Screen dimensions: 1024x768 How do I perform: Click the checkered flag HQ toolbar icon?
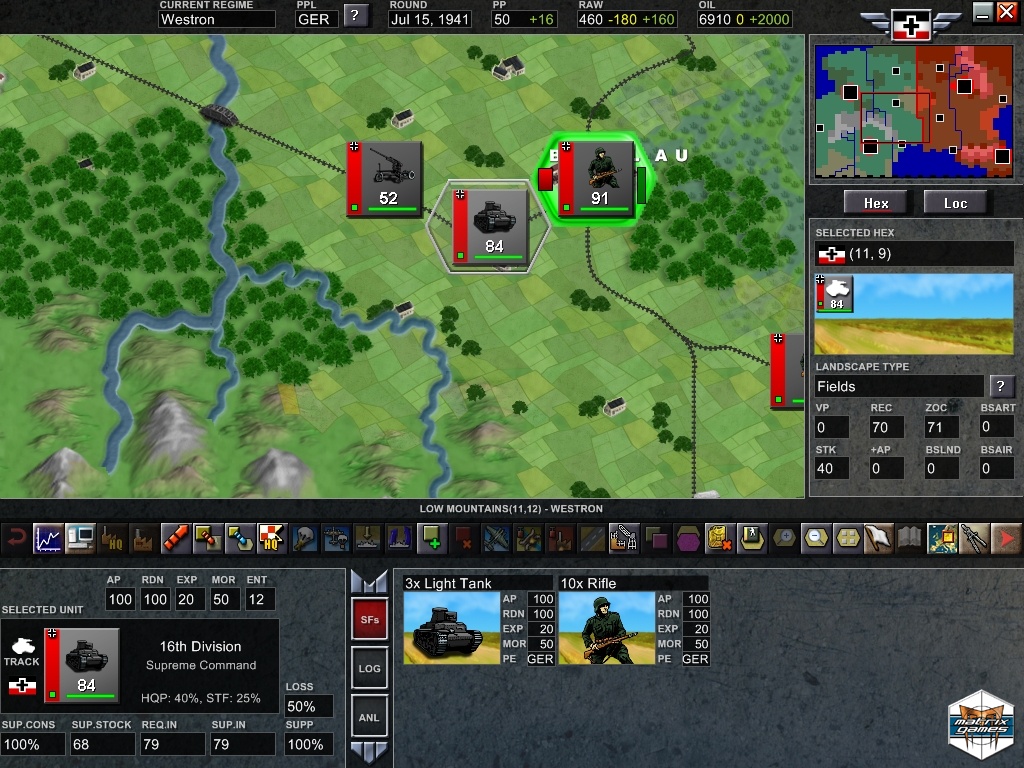coord(272,538)
